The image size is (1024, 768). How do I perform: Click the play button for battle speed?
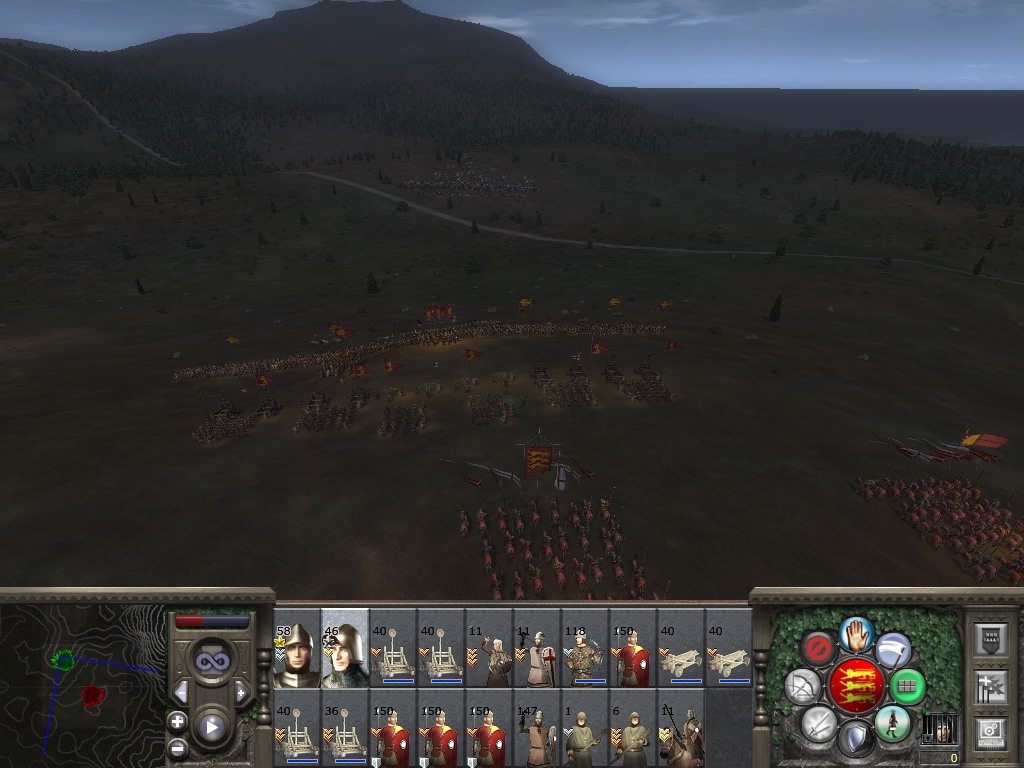[x=210, y=726]
